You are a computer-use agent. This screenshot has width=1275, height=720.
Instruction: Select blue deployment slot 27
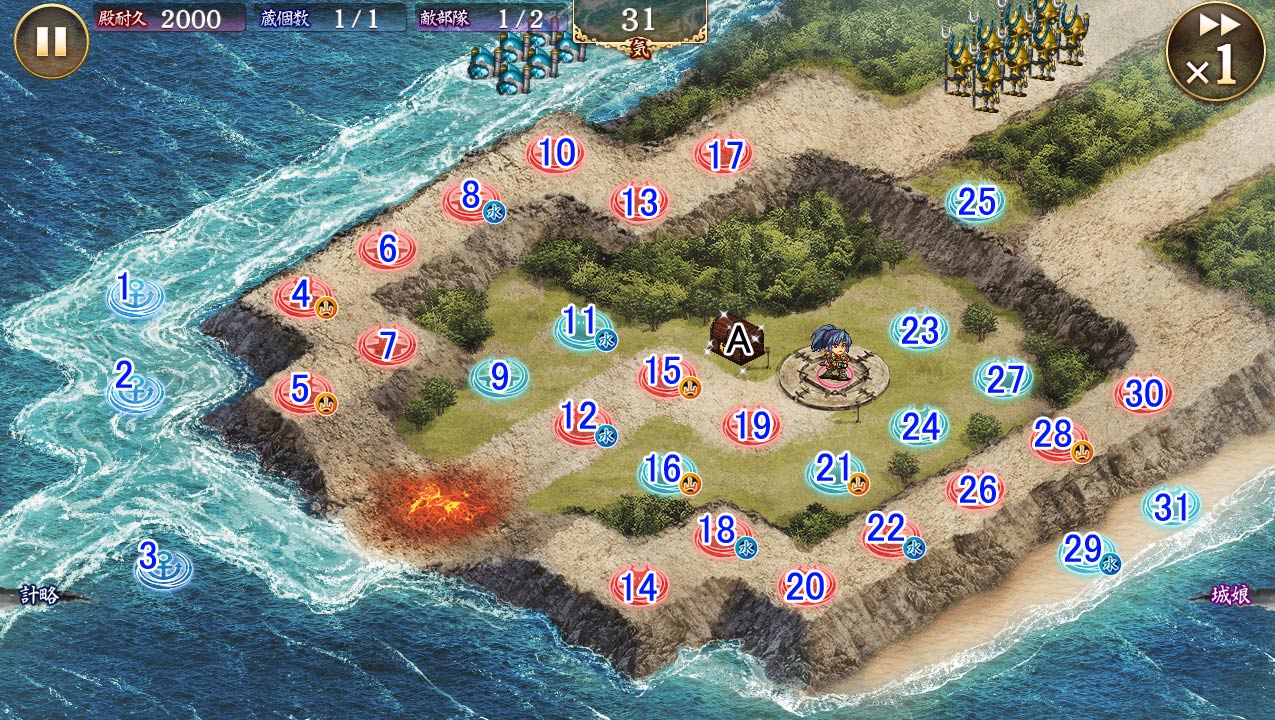click(x=1004, y=380)
